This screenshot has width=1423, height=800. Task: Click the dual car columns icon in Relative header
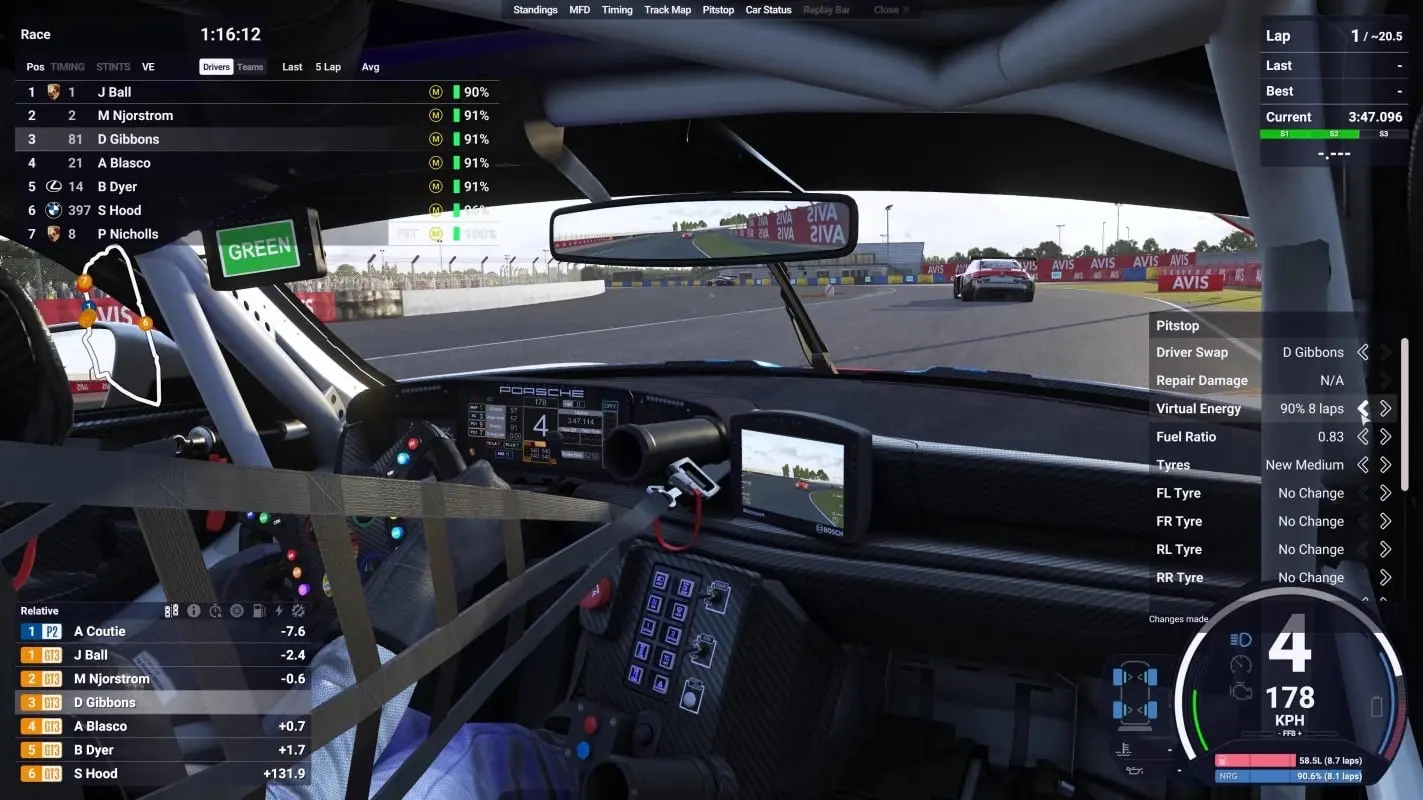(x=171, y=610)
